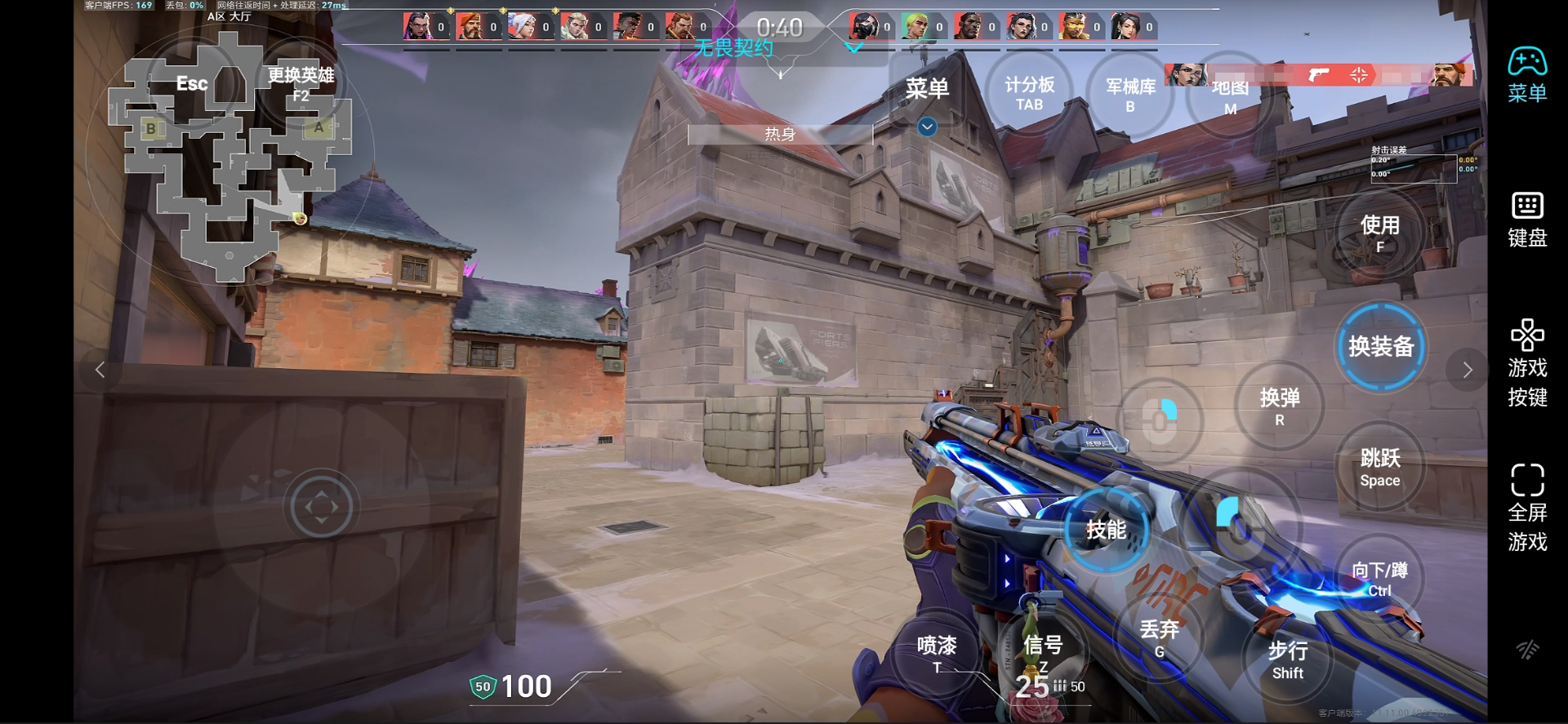Image resolution: width=1568 pixels, height=724 pixels.
Task: Use the 喷漆 spray button
Action: coord(937,654)
